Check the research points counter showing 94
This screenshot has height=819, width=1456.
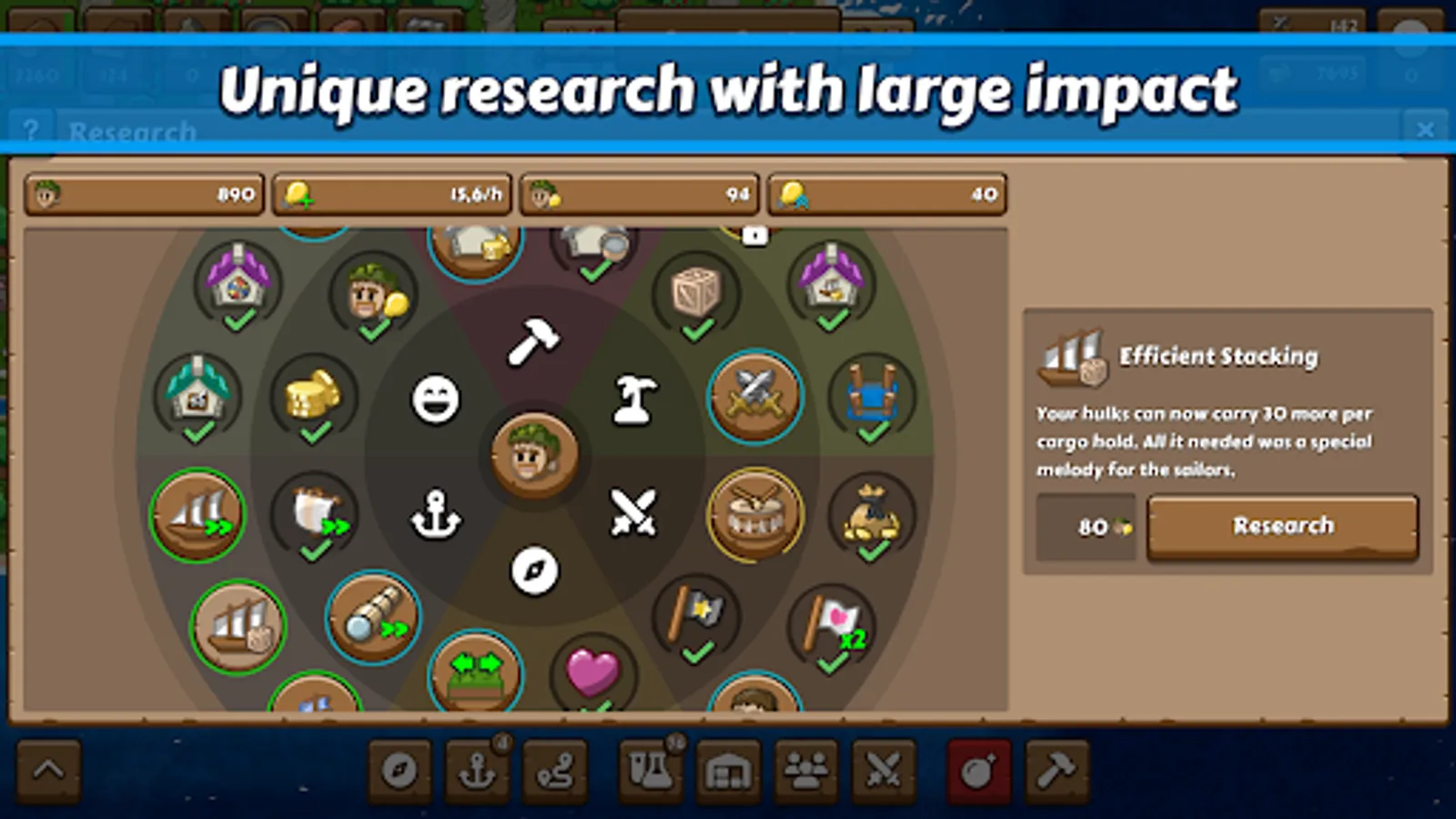point(639,193)
